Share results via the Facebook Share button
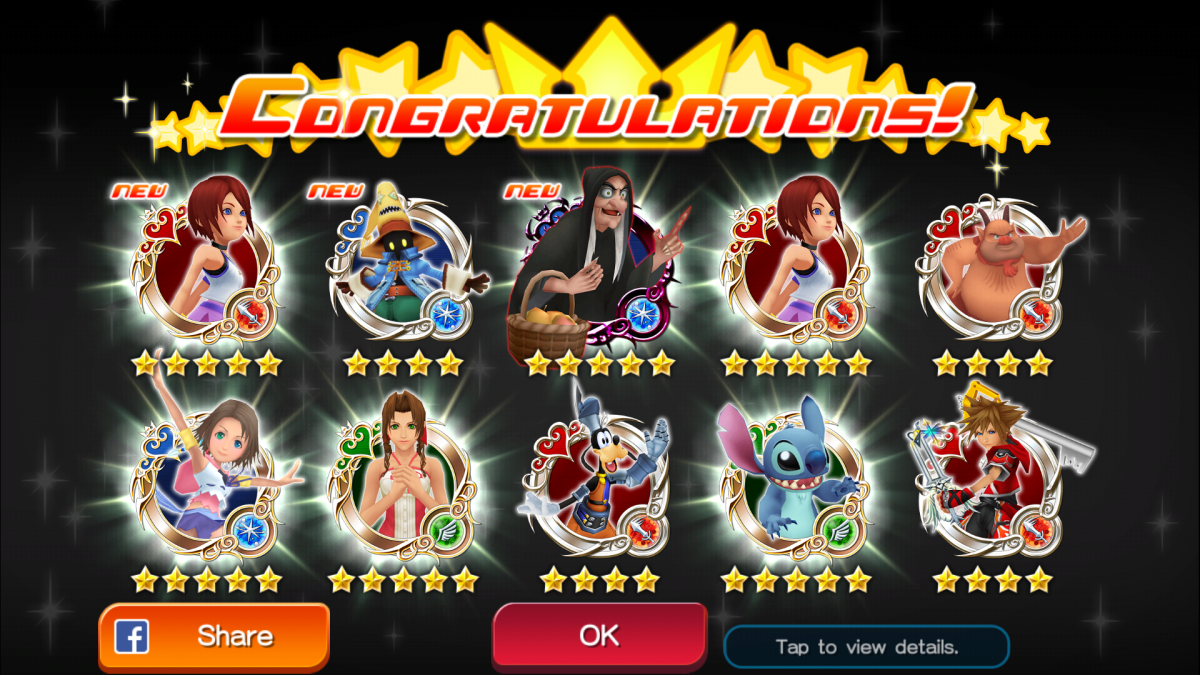Viewport: 1200px width, 675px height. pos(214,636)
